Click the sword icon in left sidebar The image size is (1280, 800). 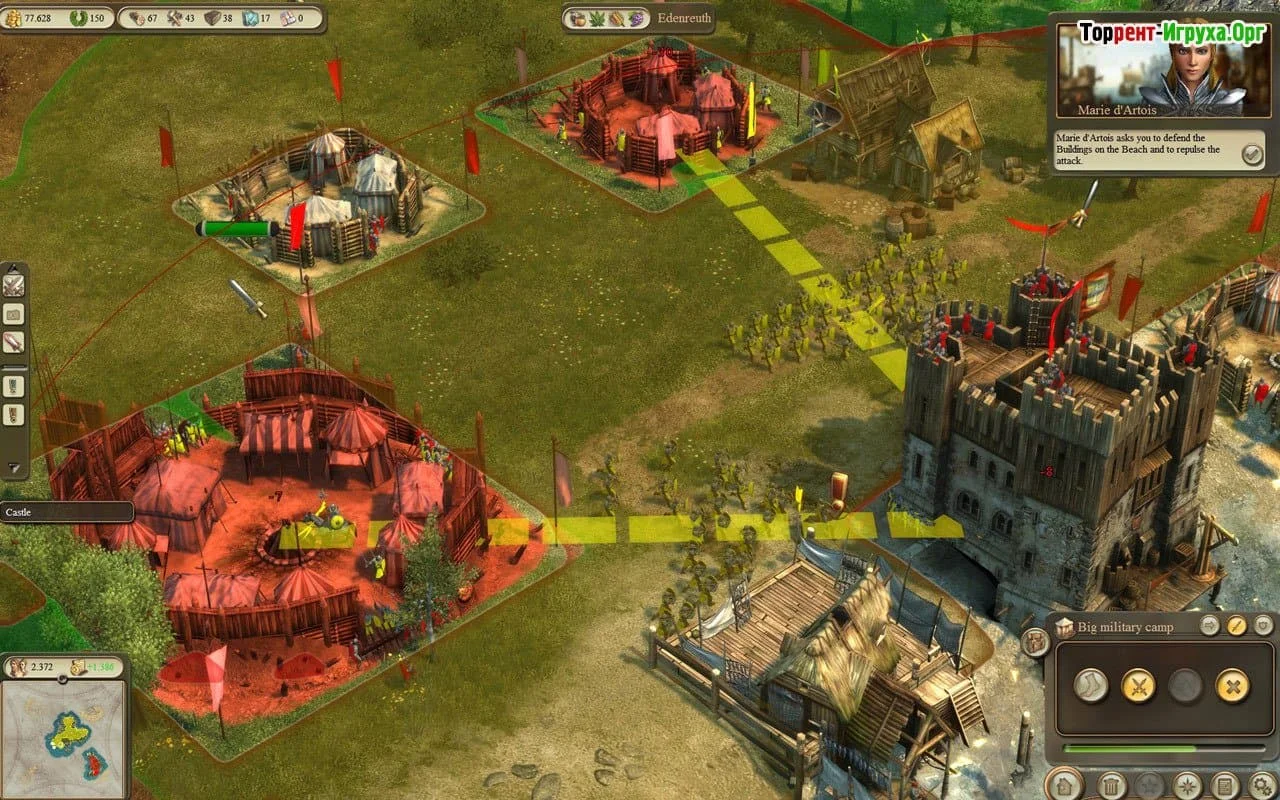13,341
